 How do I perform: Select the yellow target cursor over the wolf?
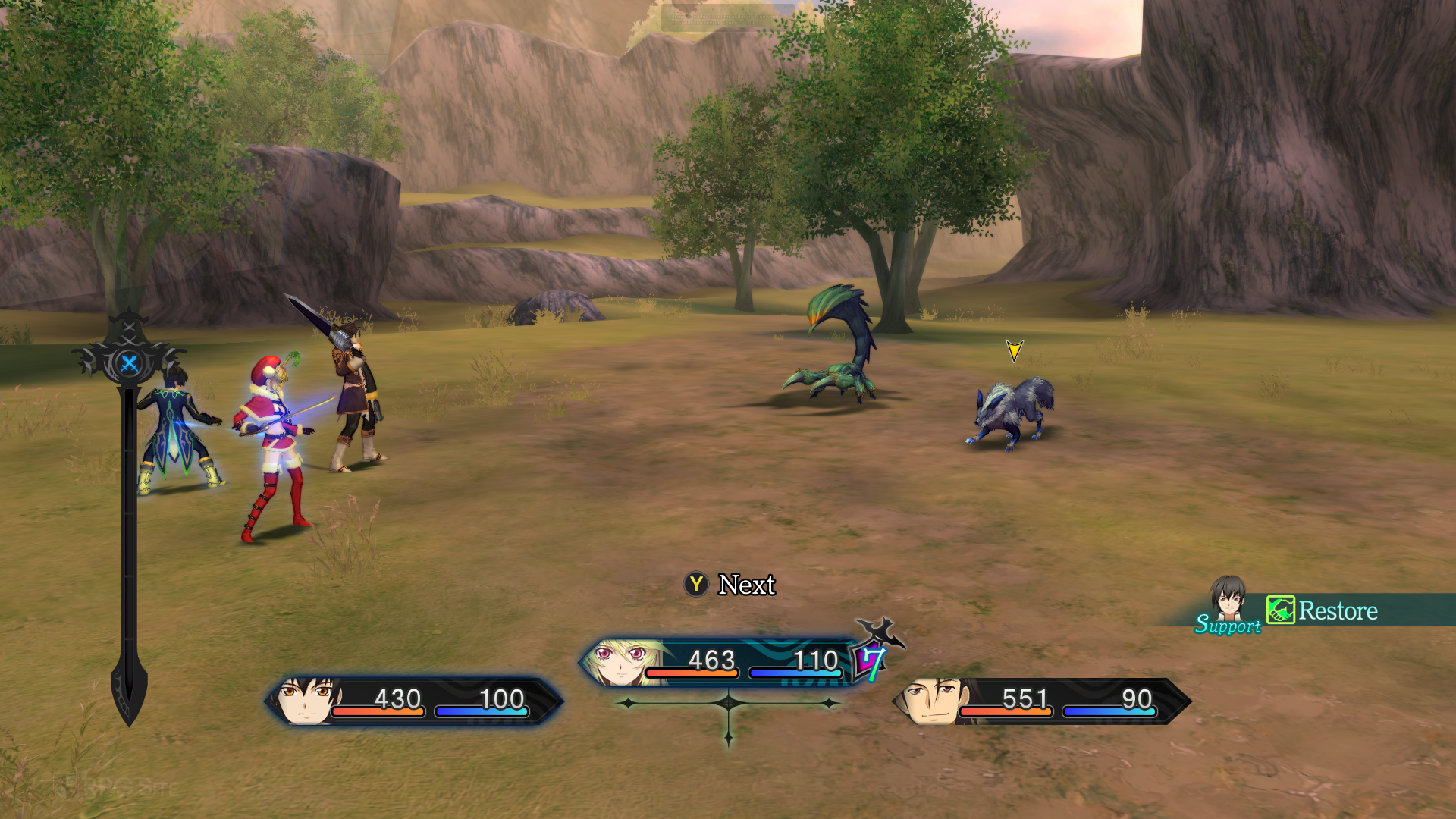(1014, 350)
